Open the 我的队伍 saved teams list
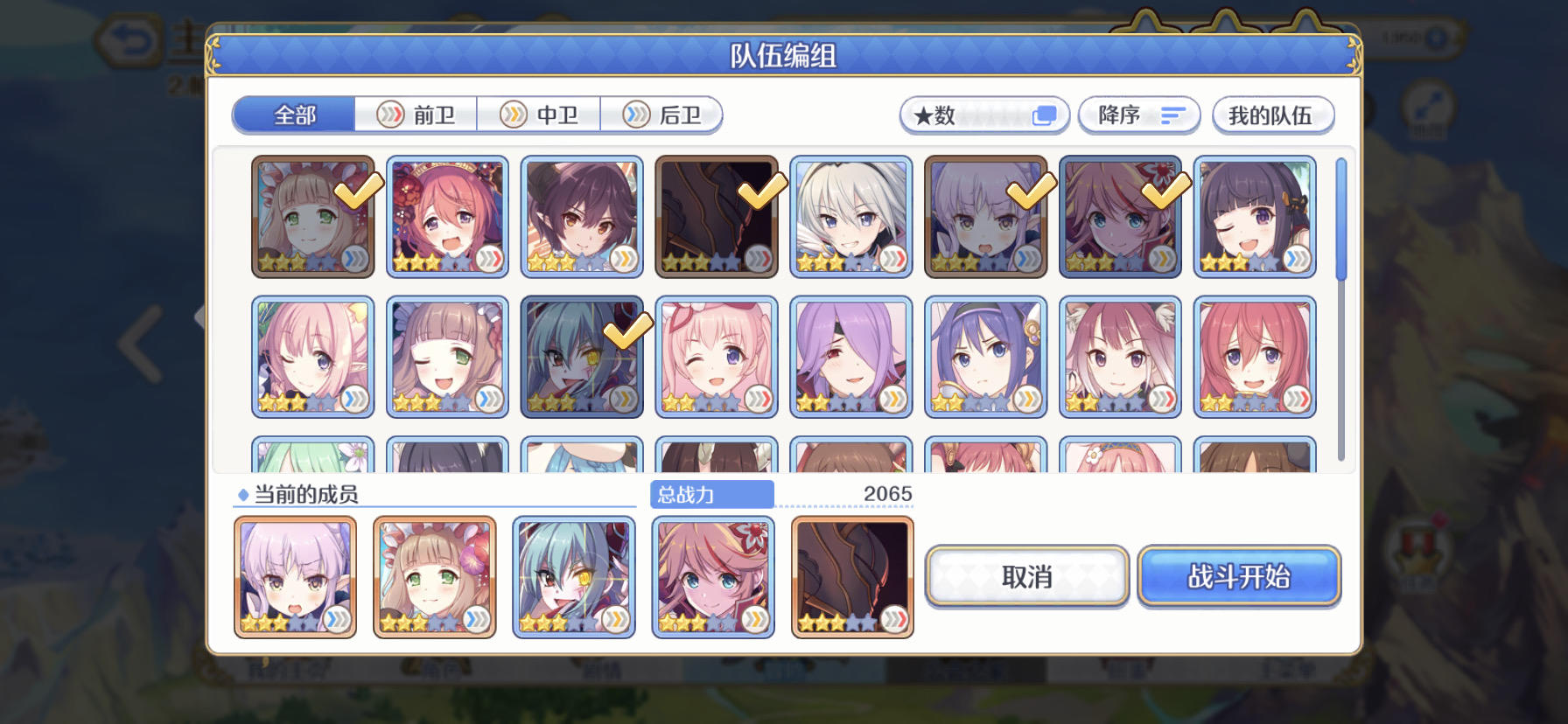This screenshot has width=1568, height=724. point(1273,115)
